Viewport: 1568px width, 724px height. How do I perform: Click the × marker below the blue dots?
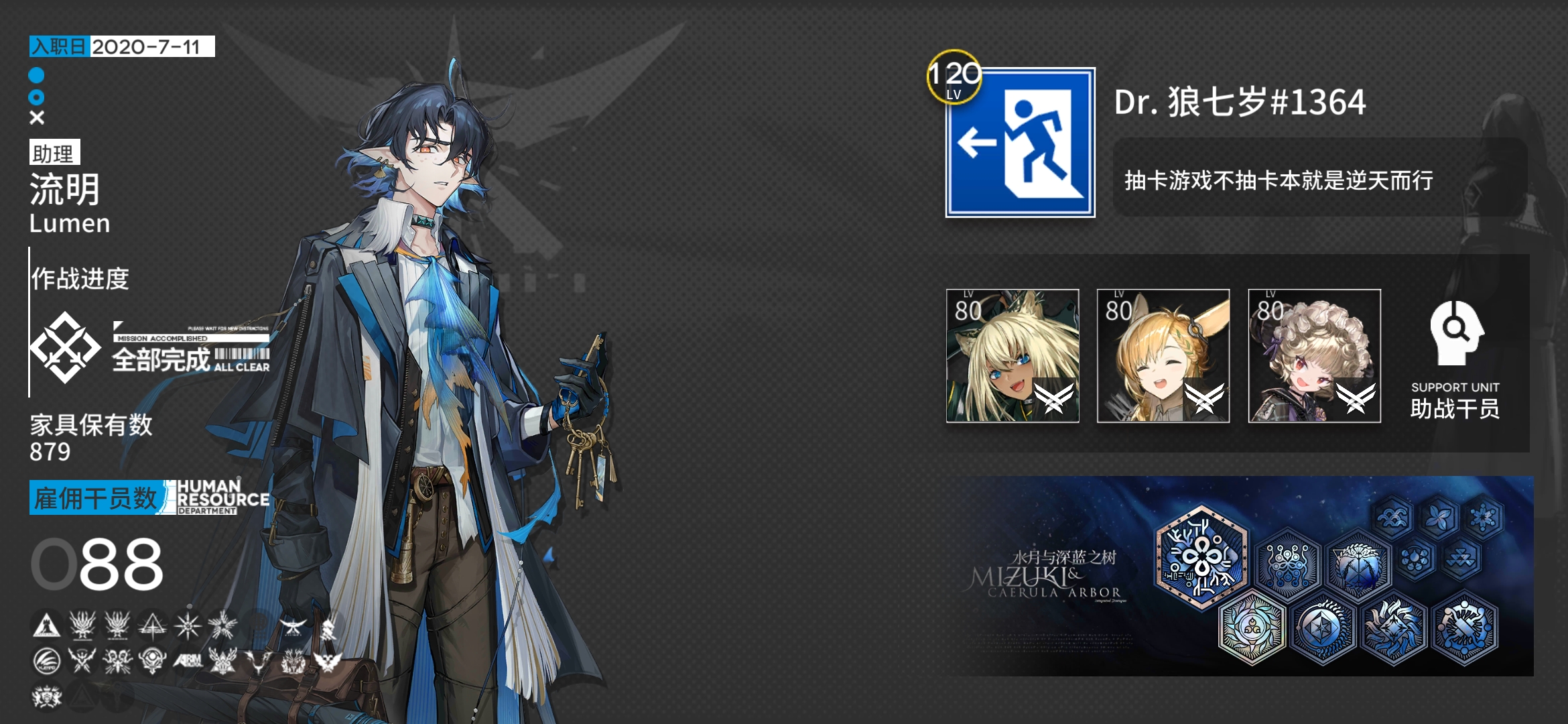coord(38,118)
